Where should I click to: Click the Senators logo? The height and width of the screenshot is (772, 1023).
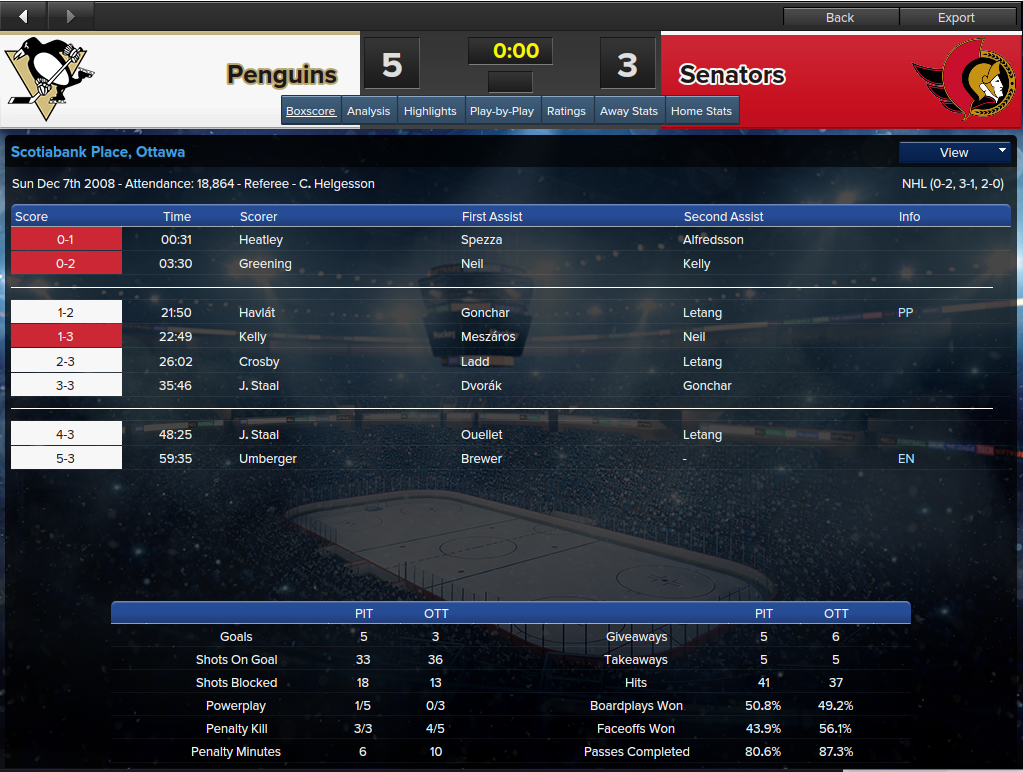coord(964,78)
